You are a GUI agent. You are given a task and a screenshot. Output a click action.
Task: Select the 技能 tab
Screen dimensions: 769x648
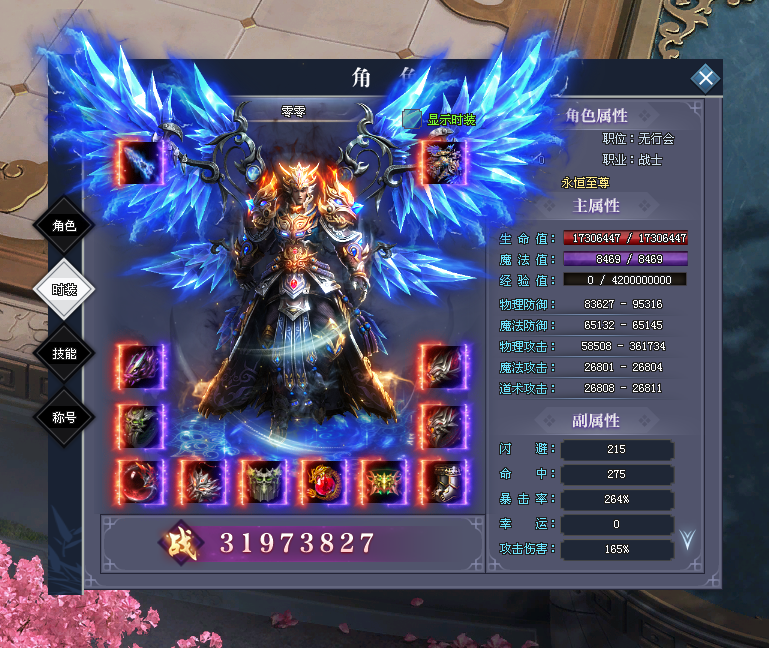pyautogui.click(x=64, y=353)
